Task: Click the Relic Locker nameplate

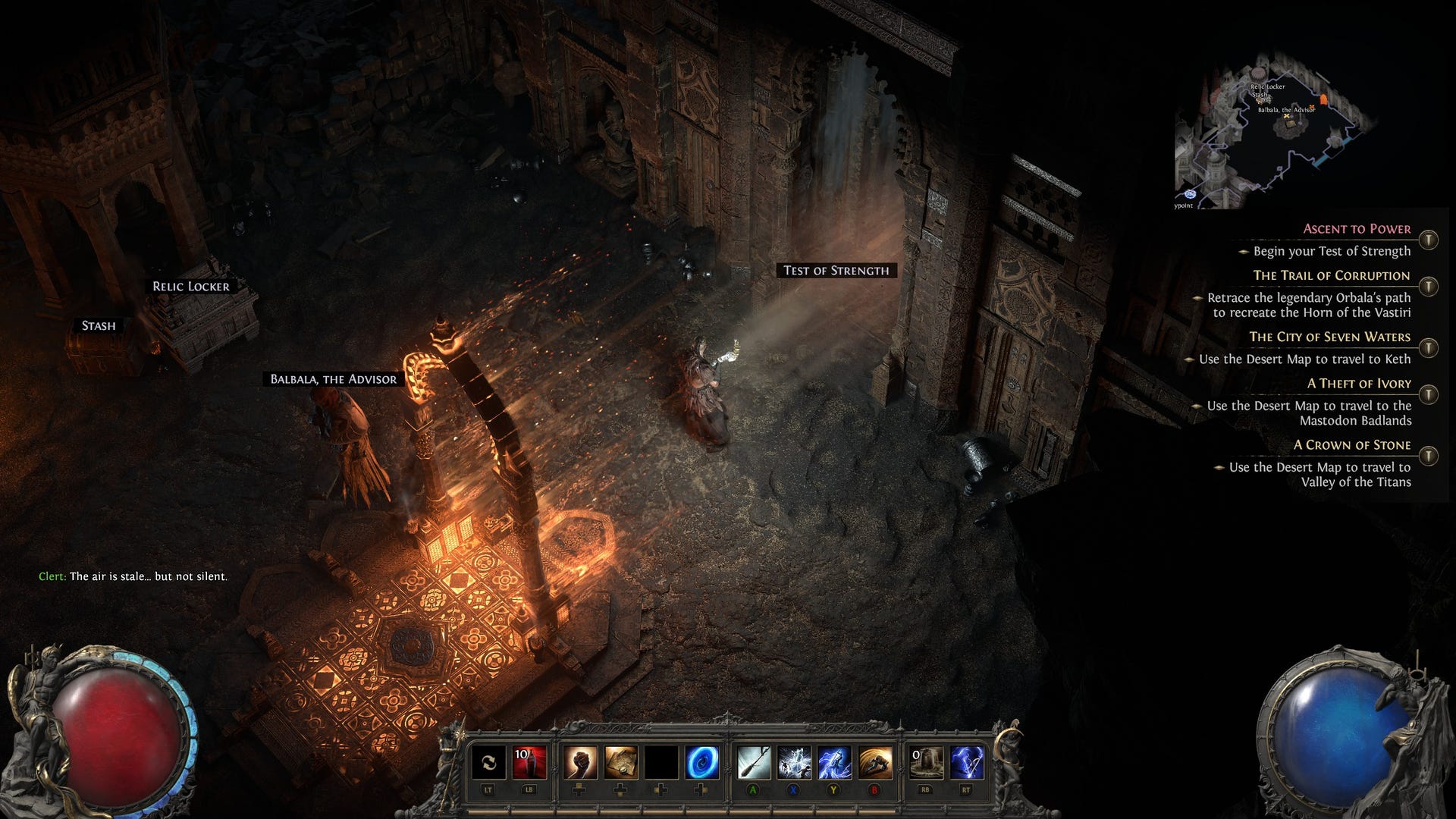Action: (x=190, y=287)
